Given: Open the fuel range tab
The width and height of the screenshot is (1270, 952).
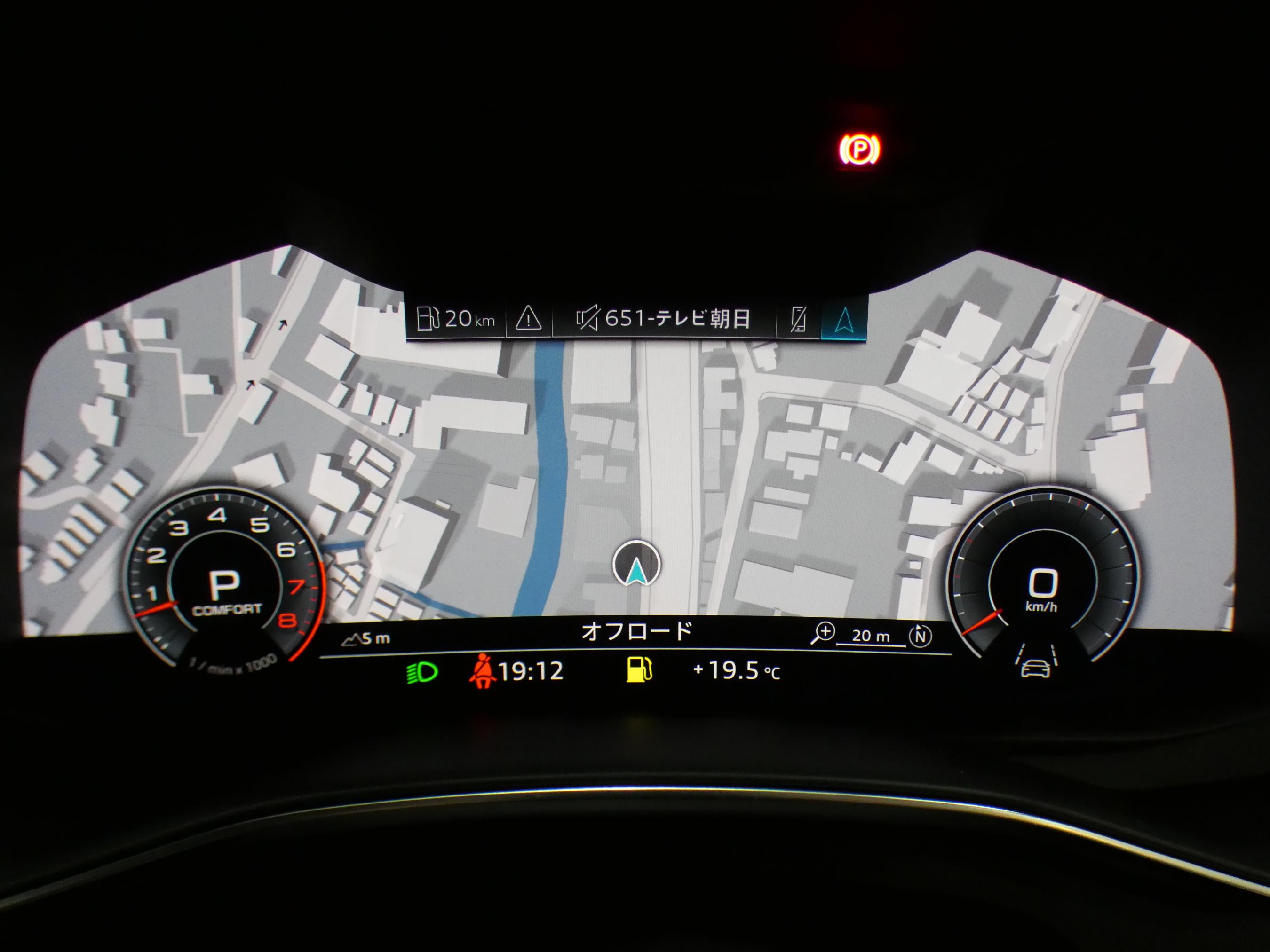Looking at the screenshot, I should pos(455,319).
